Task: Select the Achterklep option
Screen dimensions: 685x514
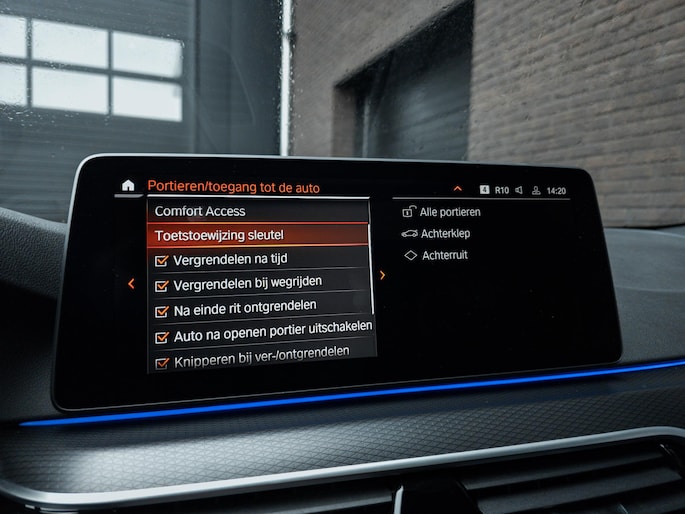Action: click(445, 234)
